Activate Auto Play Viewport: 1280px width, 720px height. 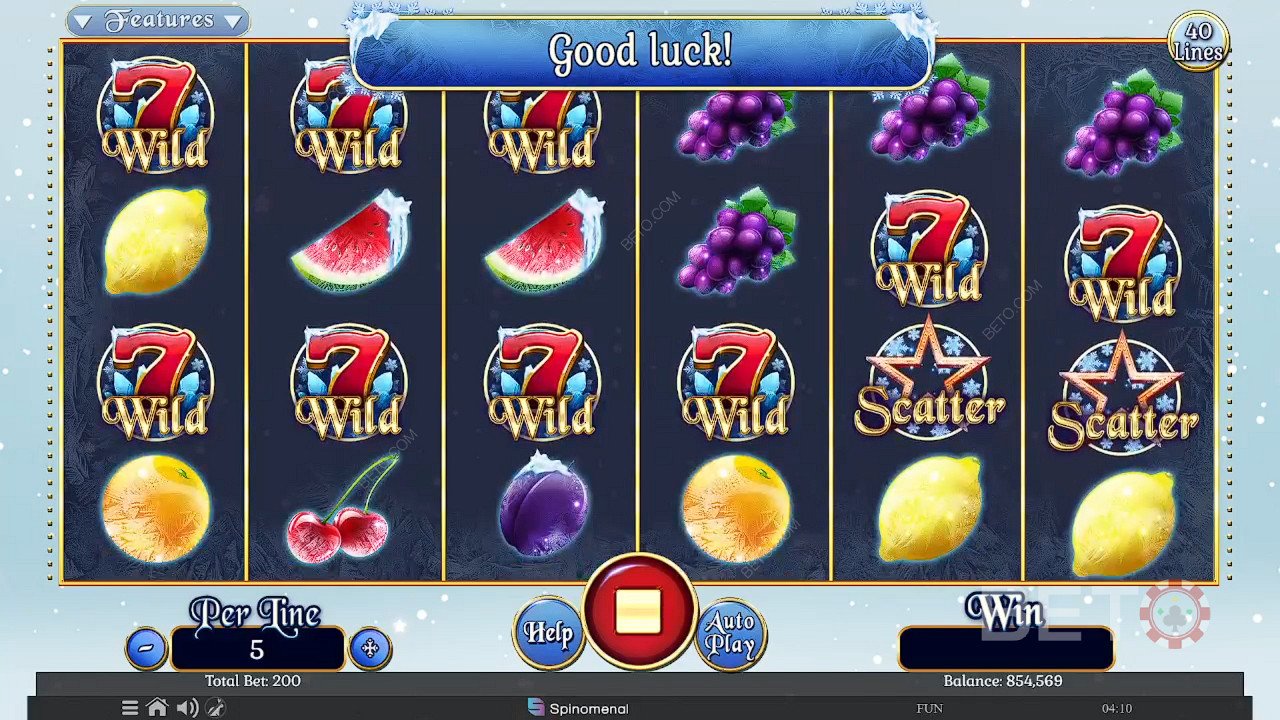(x=730, y=632)
